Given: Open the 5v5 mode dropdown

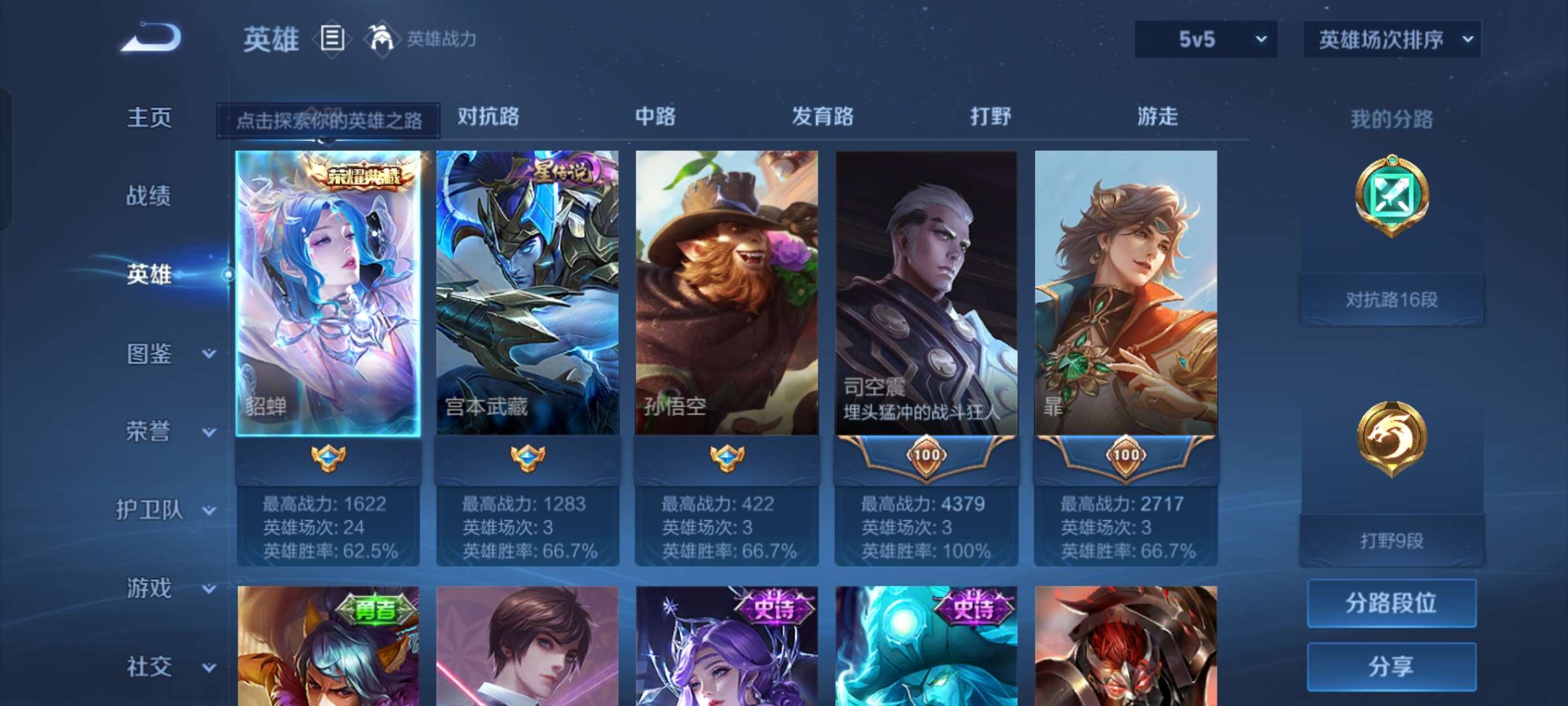Looking at the screenshot, I should pos(1204,39).
